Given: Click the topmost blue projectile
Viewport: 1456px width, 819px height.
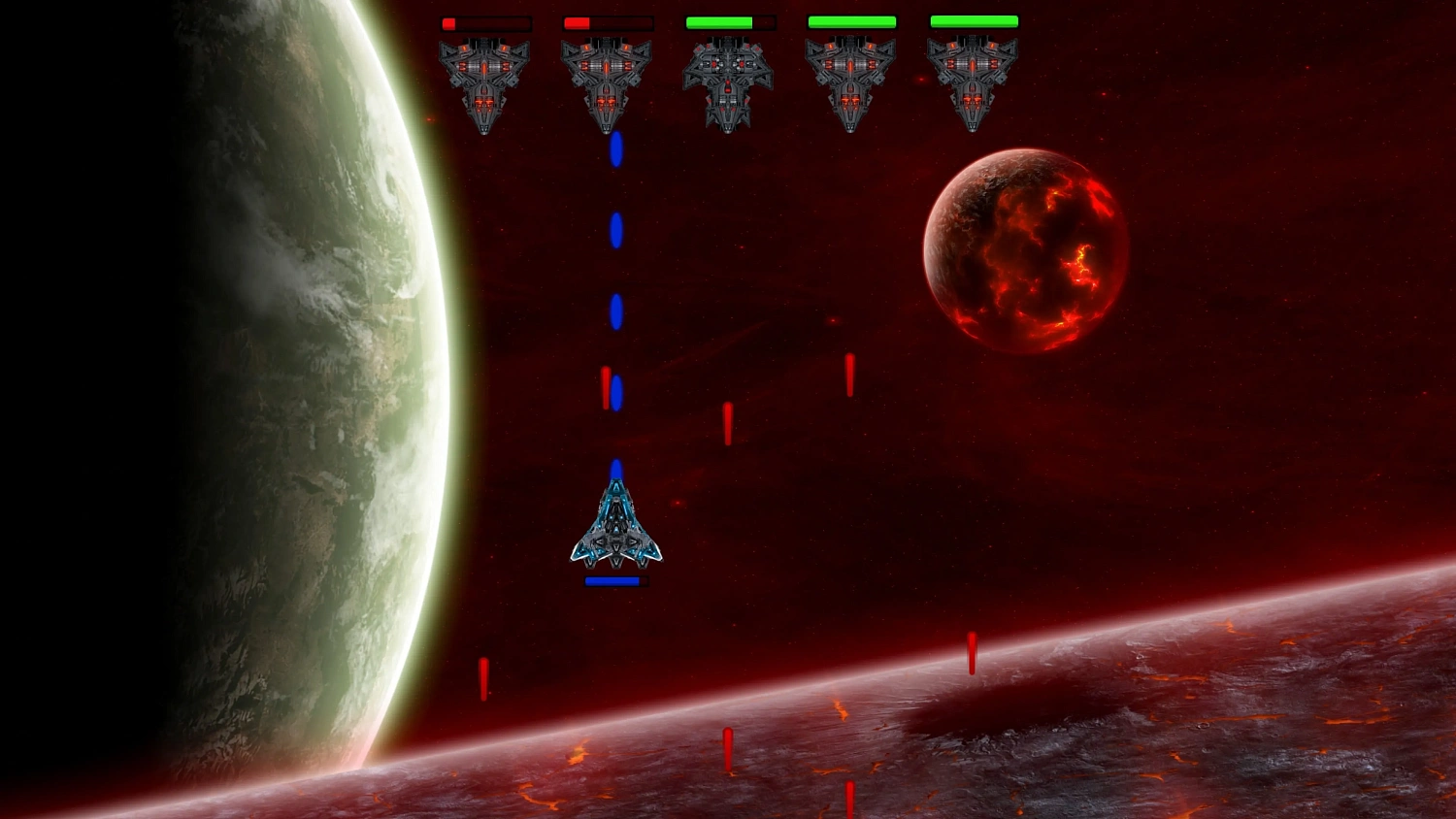Looking at the screenshot, I should tap(615, 150).
